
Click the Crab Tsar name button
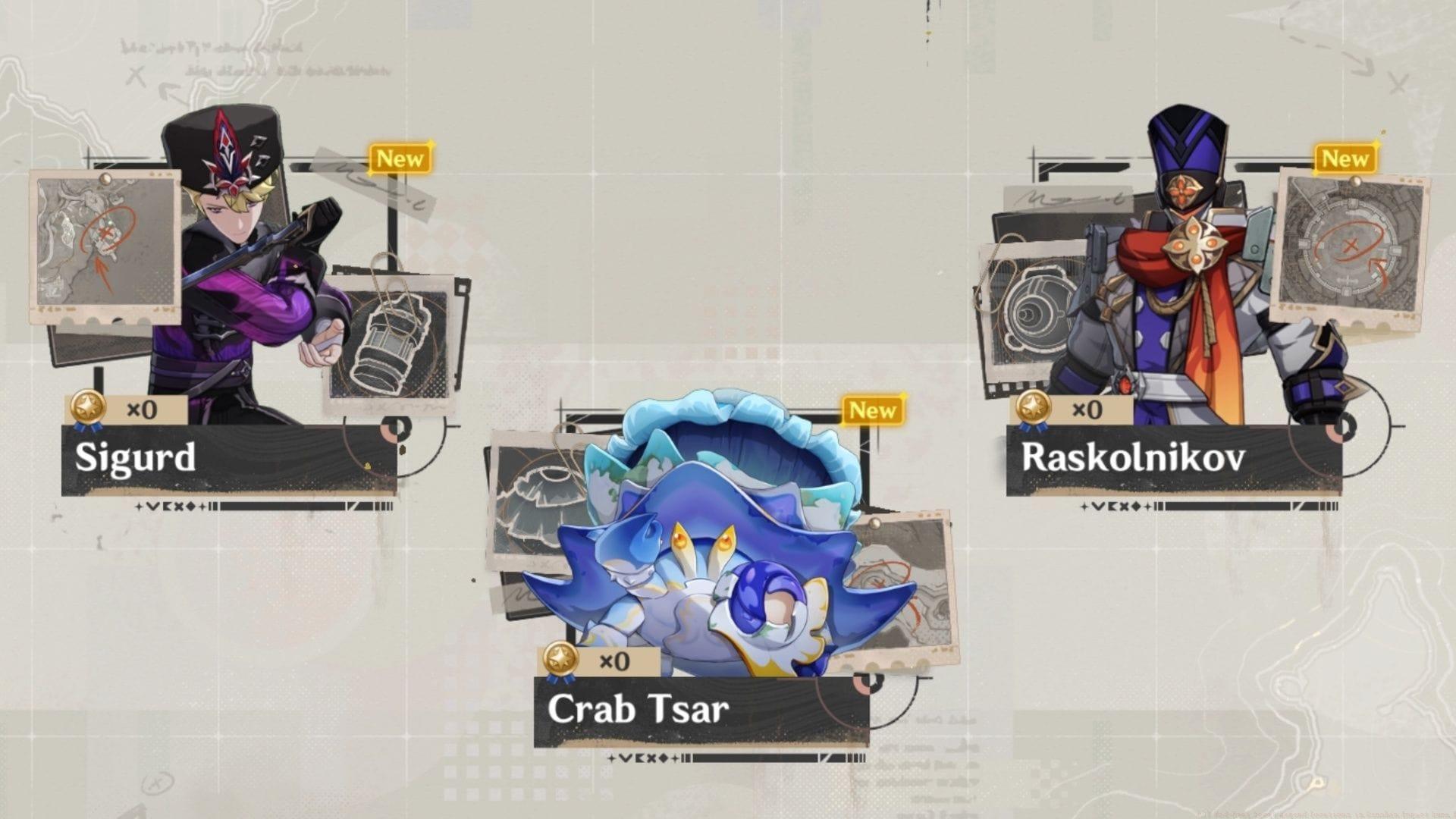[637, 708]
